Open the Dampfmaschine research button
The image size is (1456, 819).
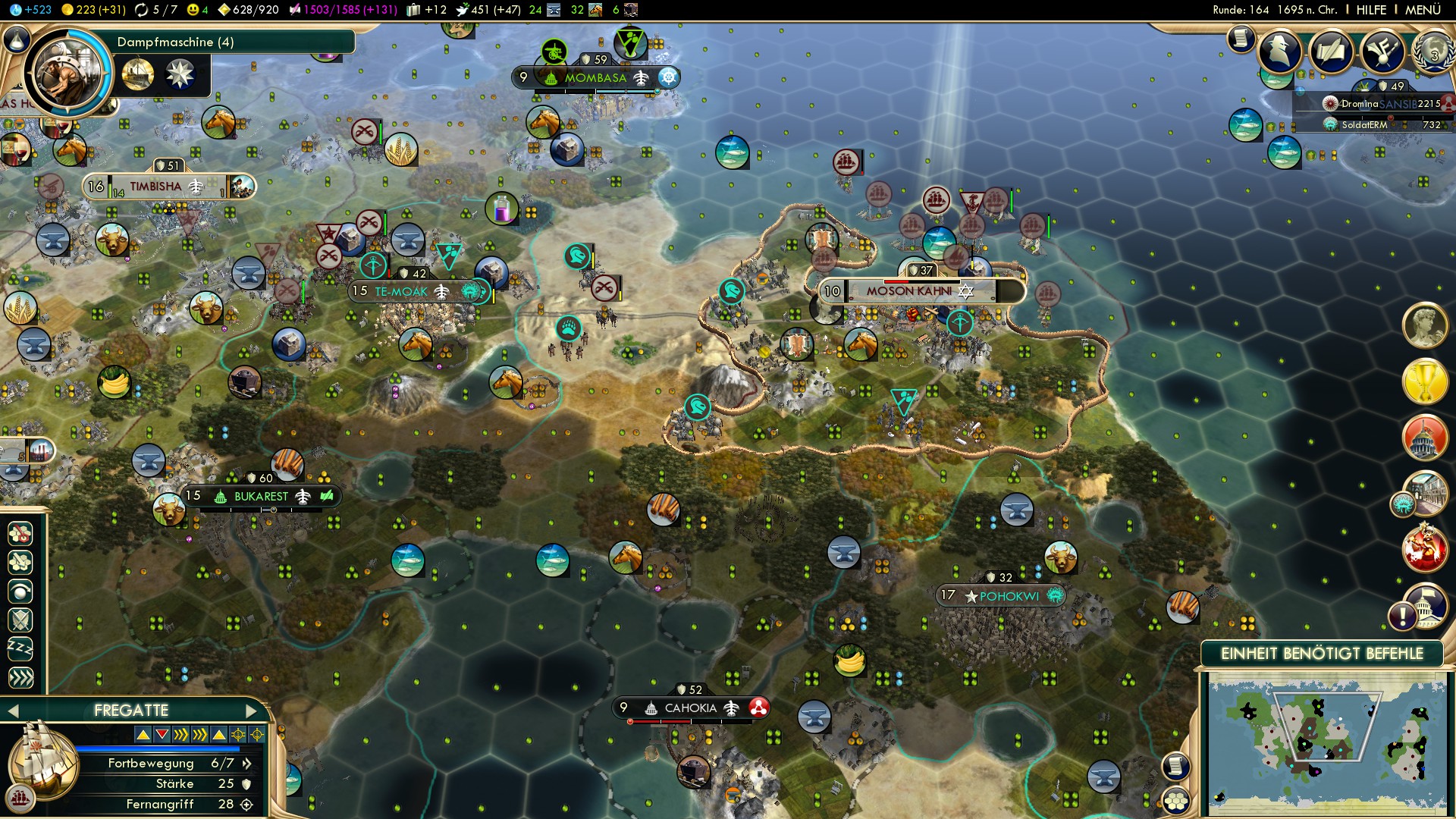pos(68,74)
